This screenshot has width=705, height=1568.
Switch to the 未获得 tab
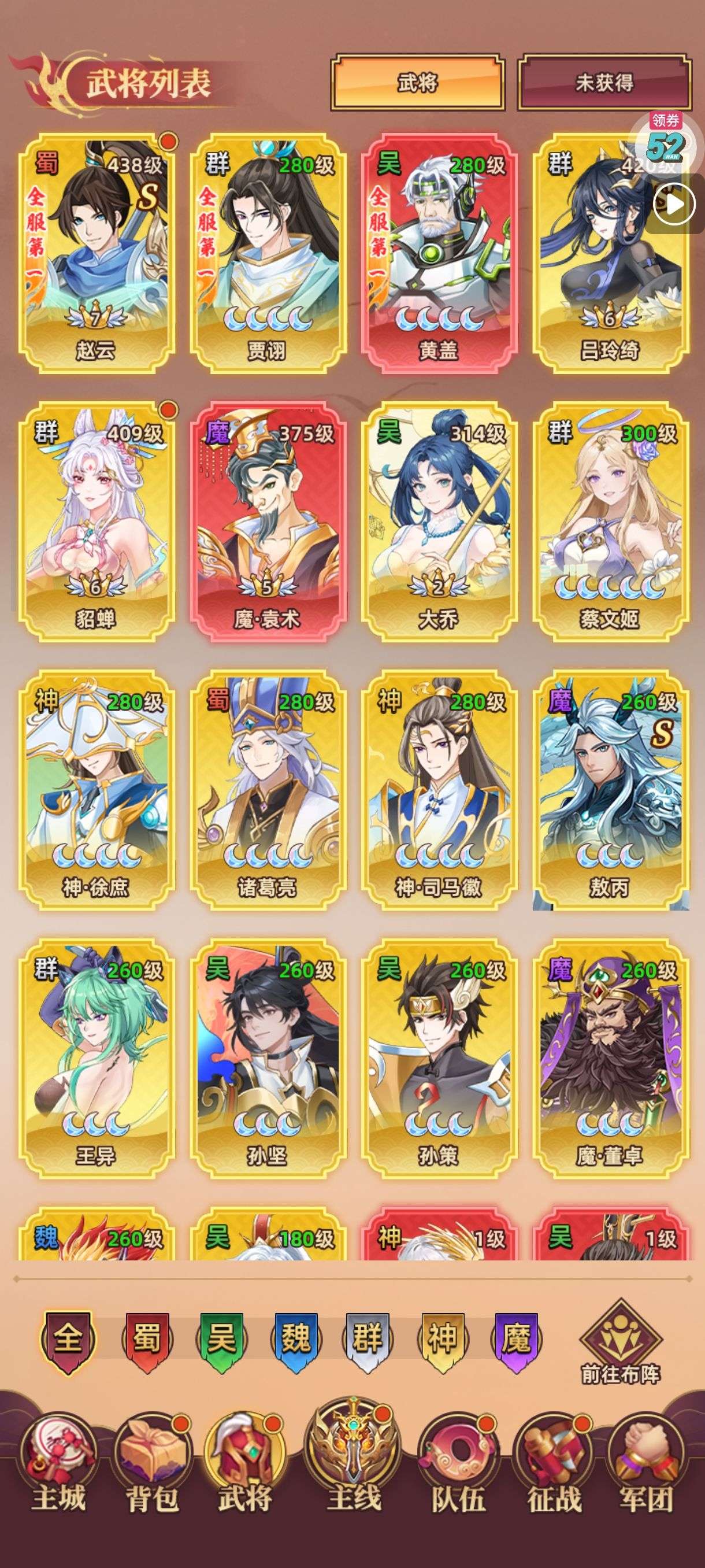click(604, 83)
